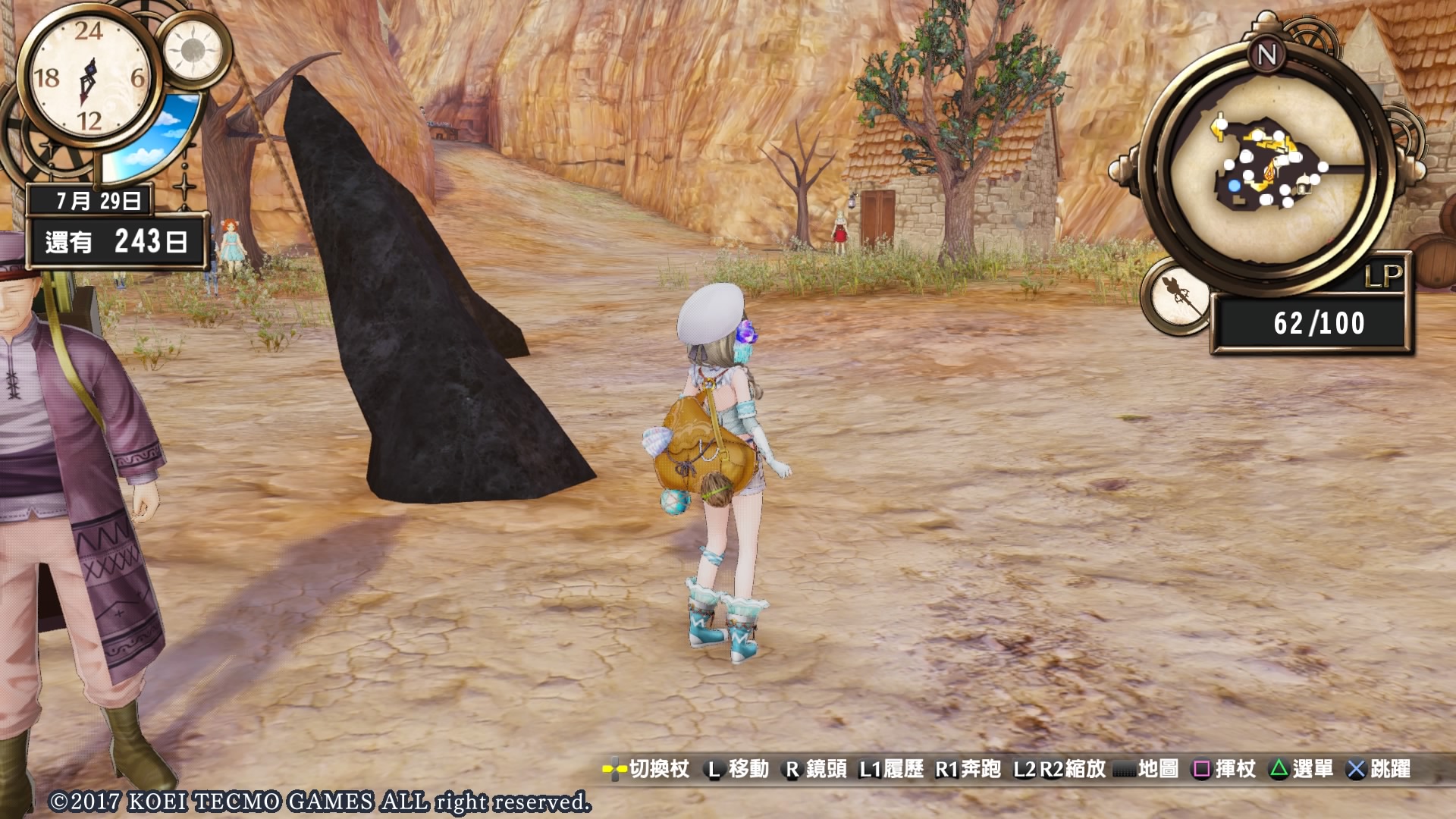Click the sun weather indicator icon
The image size is (1456, 819).
[x=193, y=50]
